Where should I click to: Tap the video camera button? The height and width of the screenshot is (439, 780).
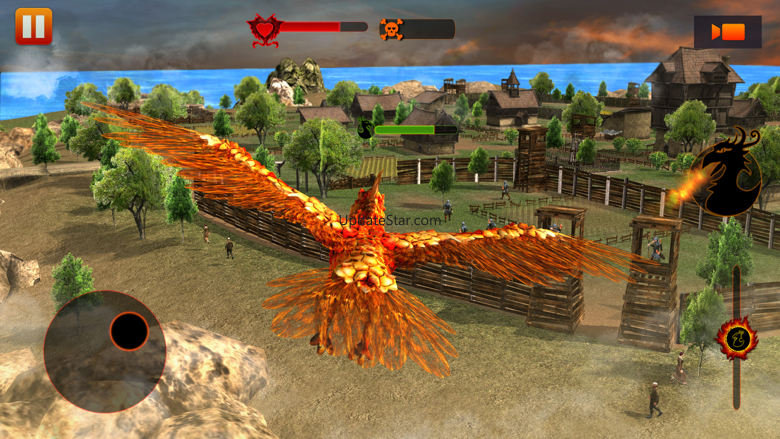coord(727,32)
